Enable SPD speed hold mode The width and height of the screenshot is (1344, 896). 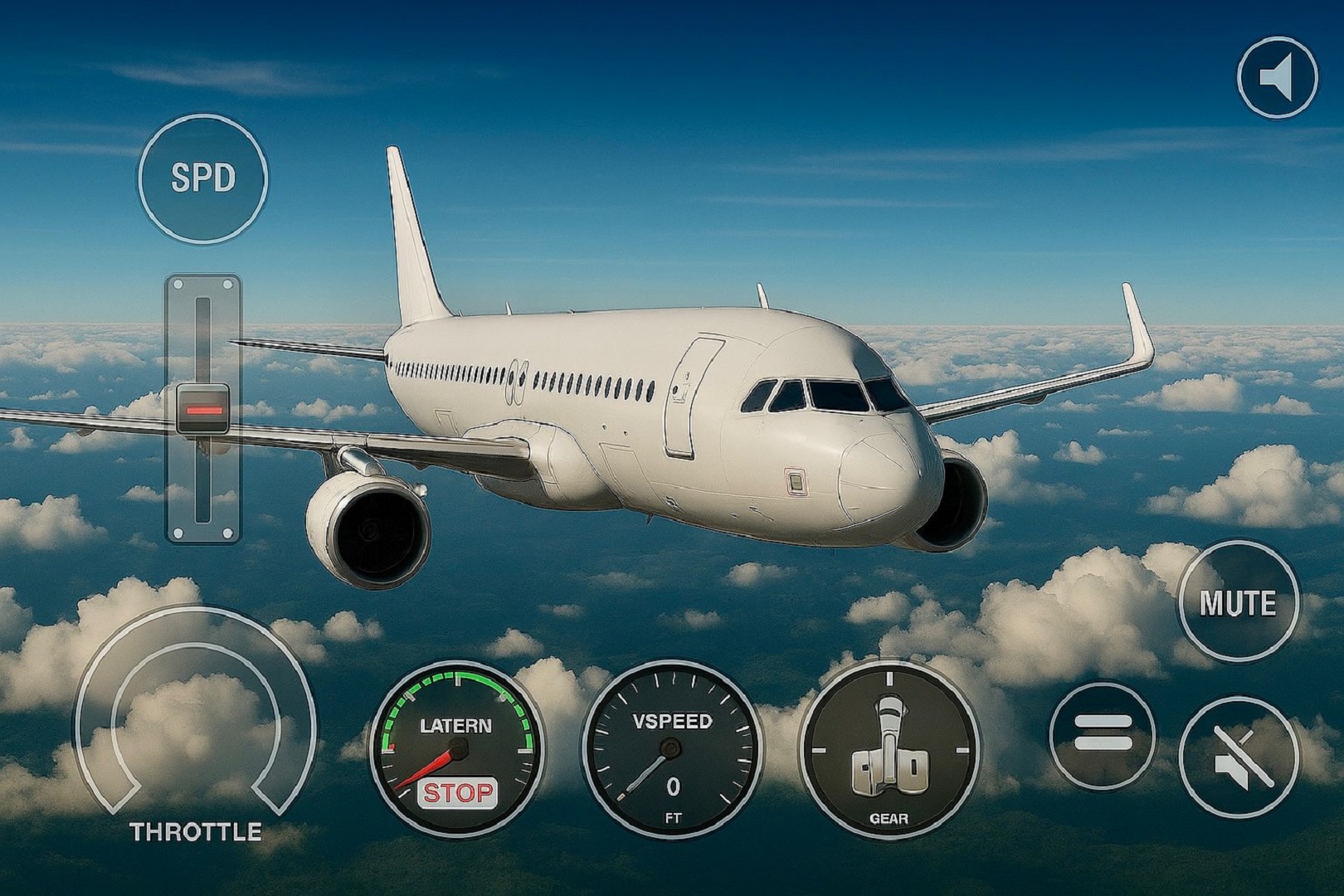(202, 178)
